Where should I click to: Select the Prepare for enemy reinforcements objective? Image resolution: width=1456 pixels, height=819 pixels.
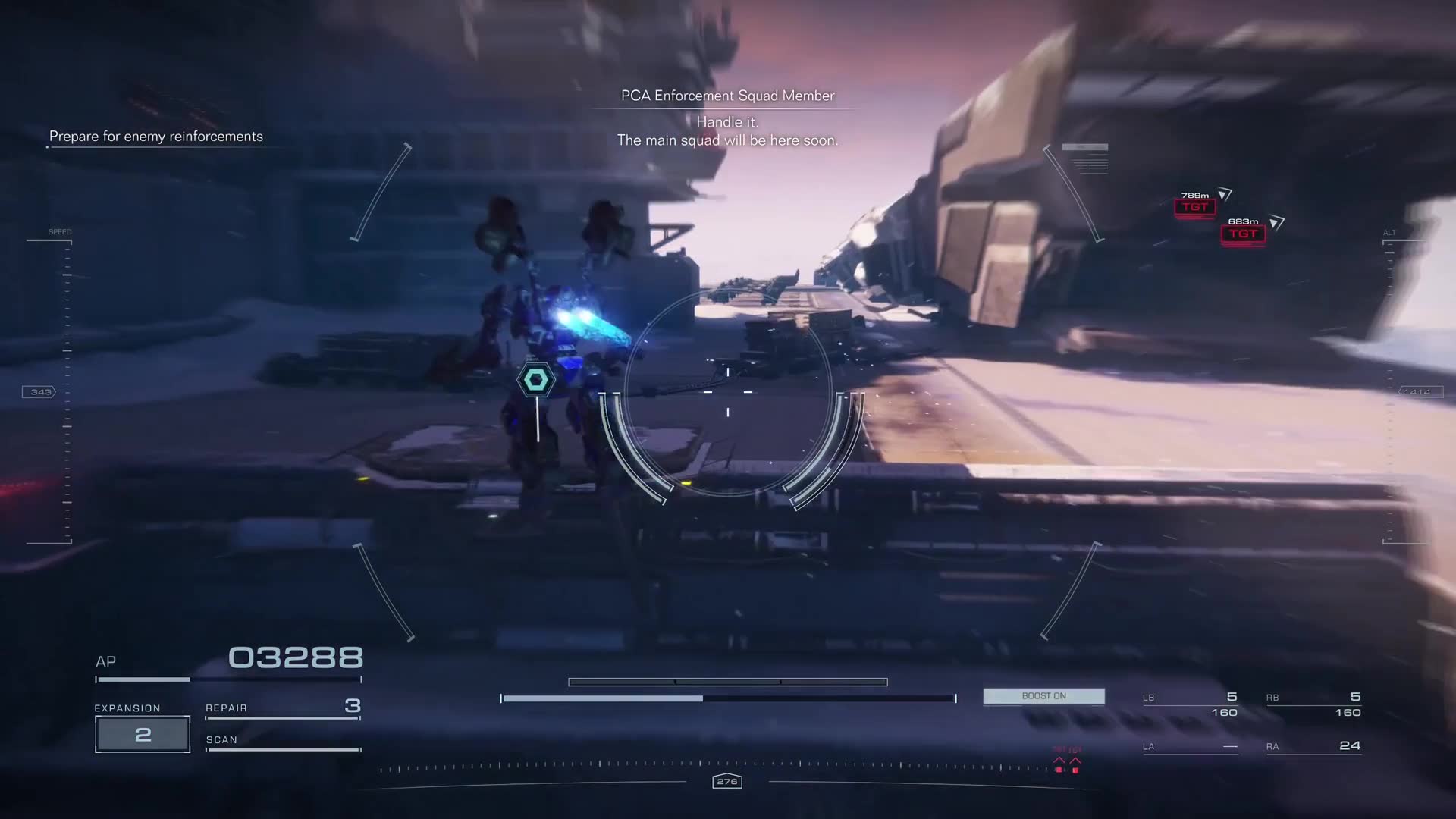tap(156, 136)
